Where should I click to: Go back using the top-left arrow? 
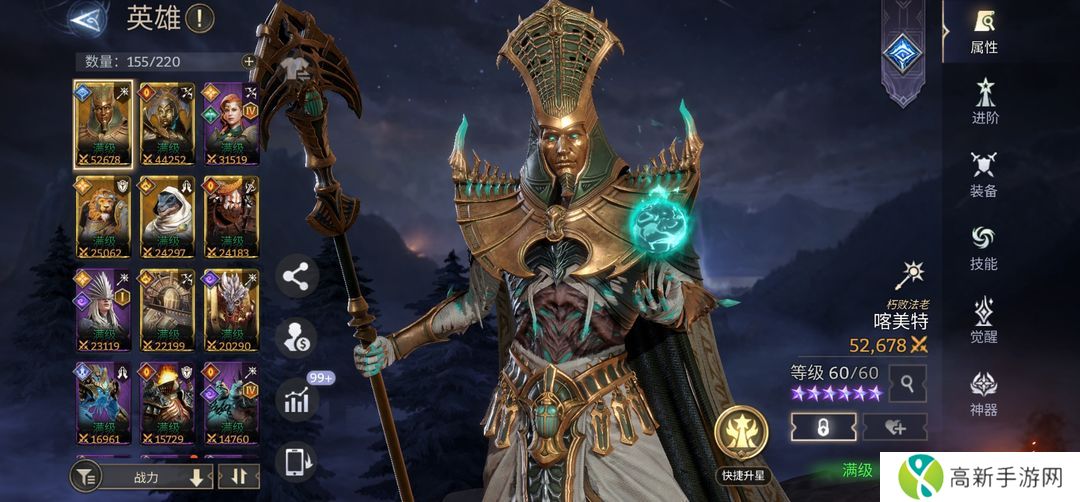pos(87,18)
